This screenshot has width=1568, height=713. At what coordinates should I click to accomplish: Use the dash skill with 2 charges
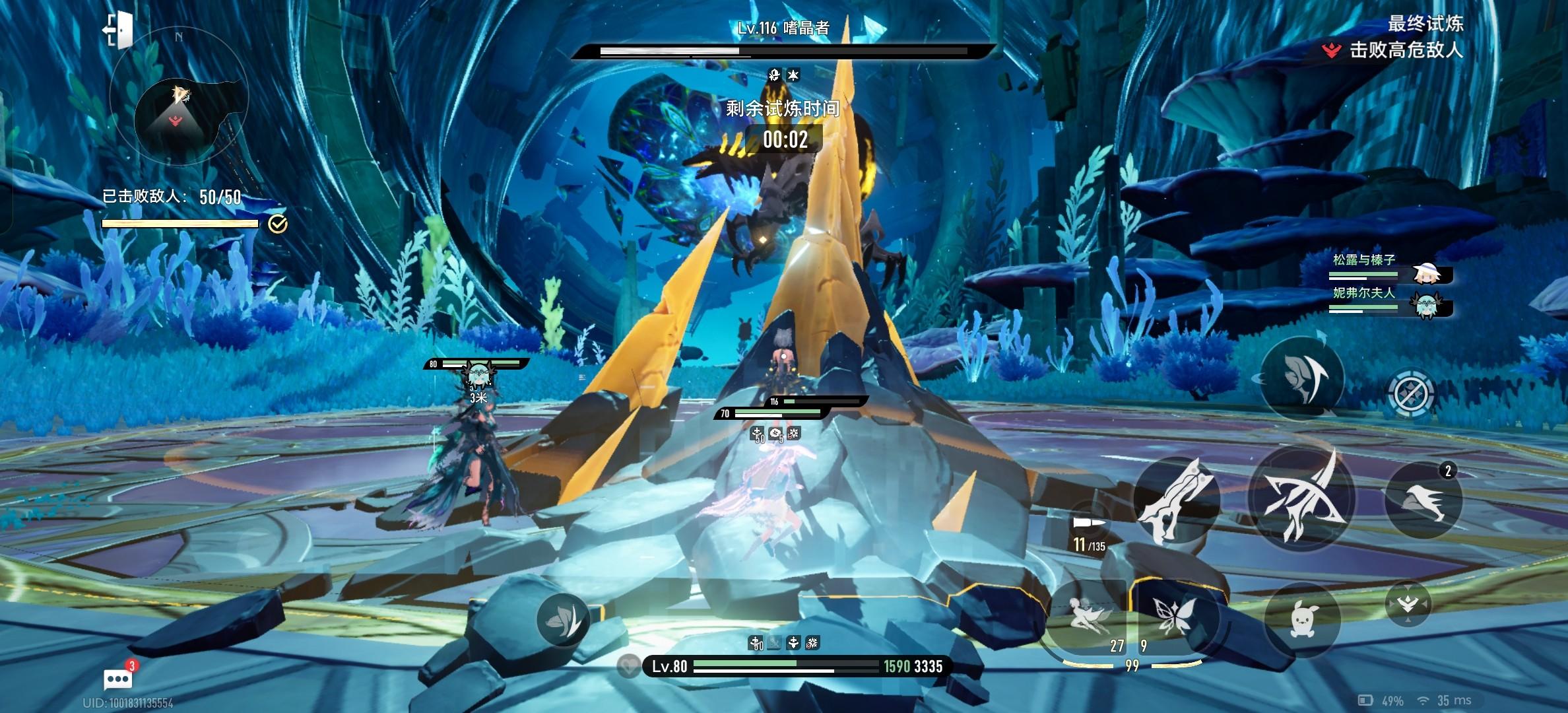coord(1423,500)
